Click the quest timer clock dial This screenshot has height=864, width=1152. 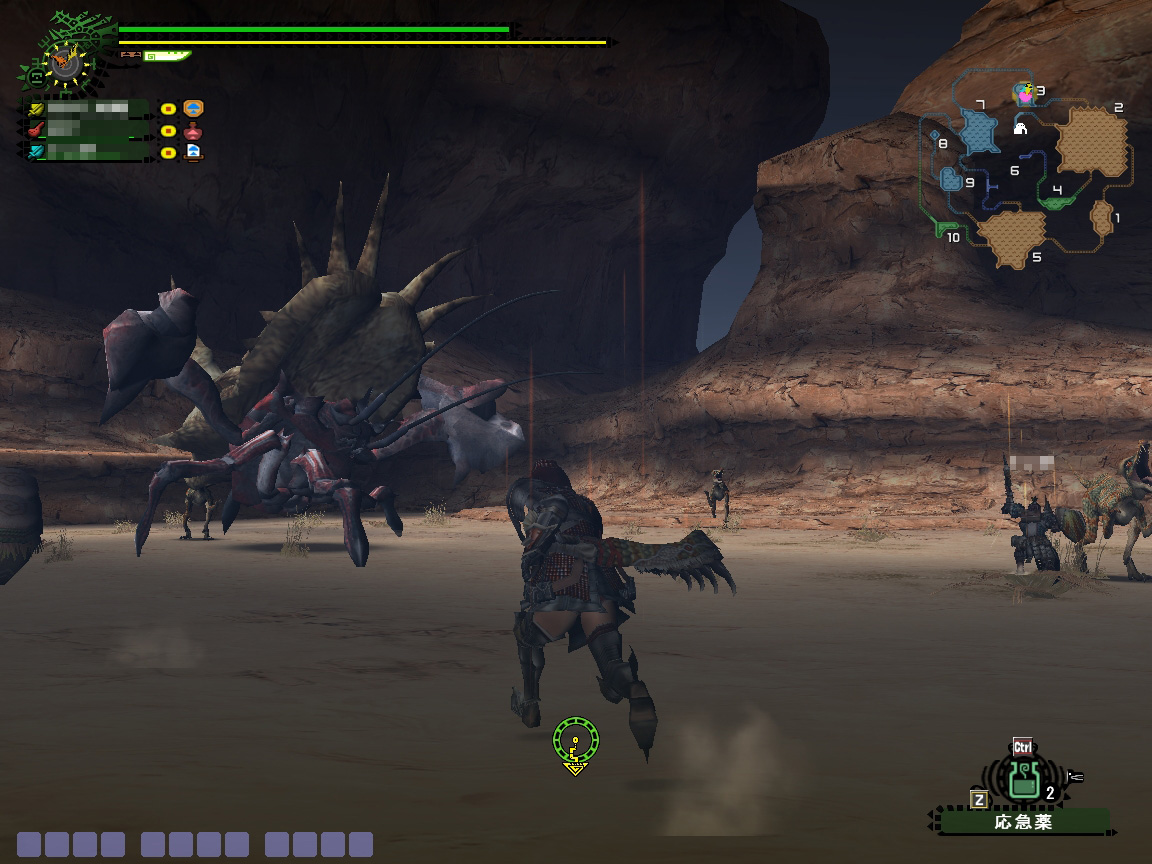pyautogui.click(x=67, y=63)
